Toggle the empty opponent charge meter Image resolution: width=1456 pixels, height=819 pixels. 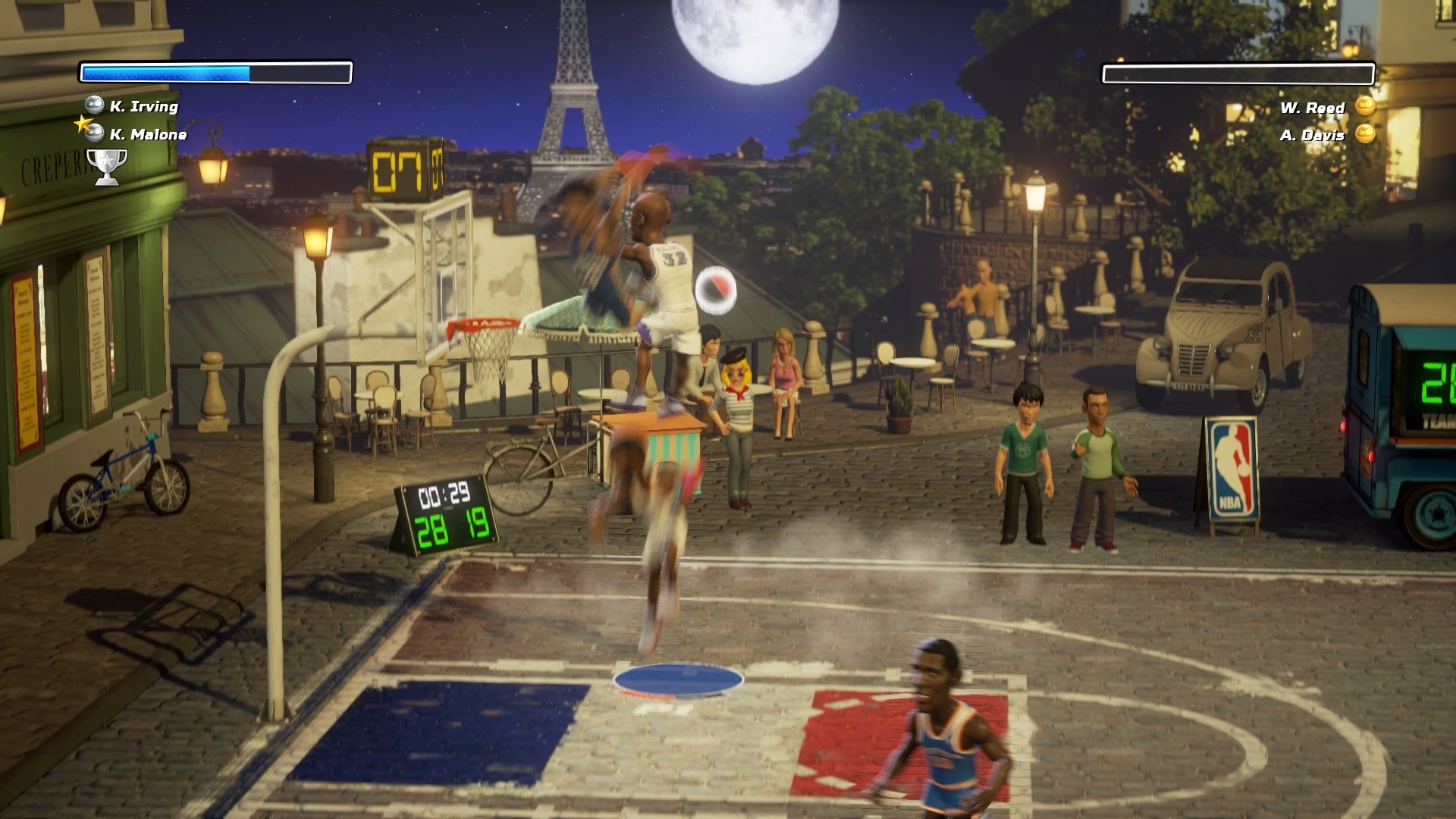[x=1240, y=74]
